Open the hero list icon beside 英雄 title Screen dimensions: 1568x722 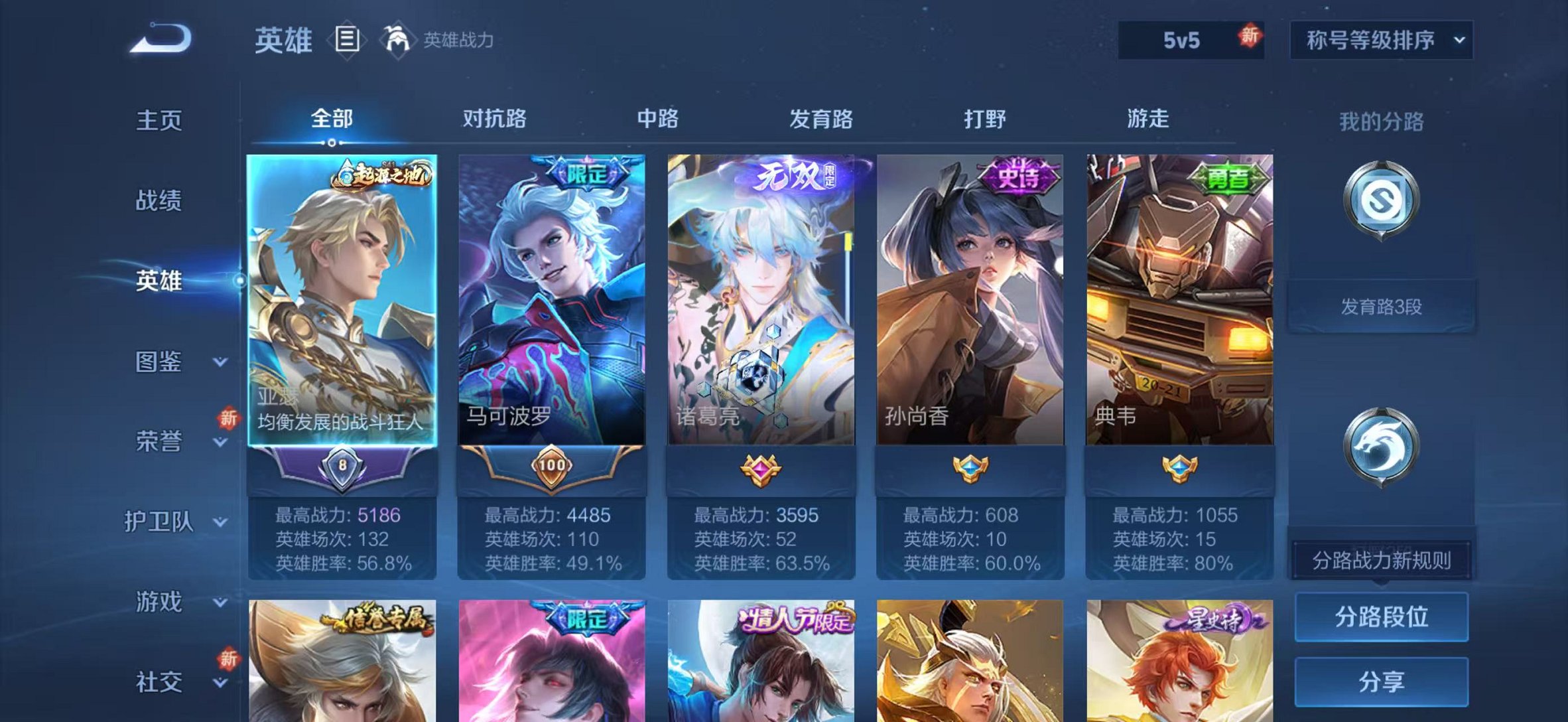point(347,40)
